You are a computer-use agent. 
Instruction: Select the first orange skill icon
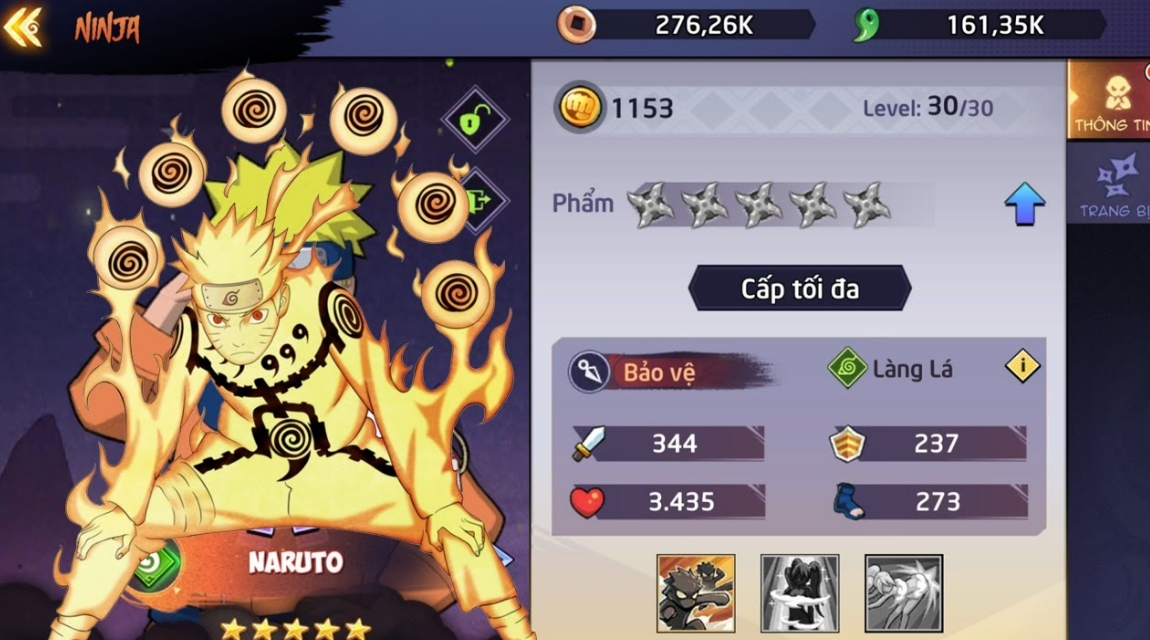coord(696,593)
